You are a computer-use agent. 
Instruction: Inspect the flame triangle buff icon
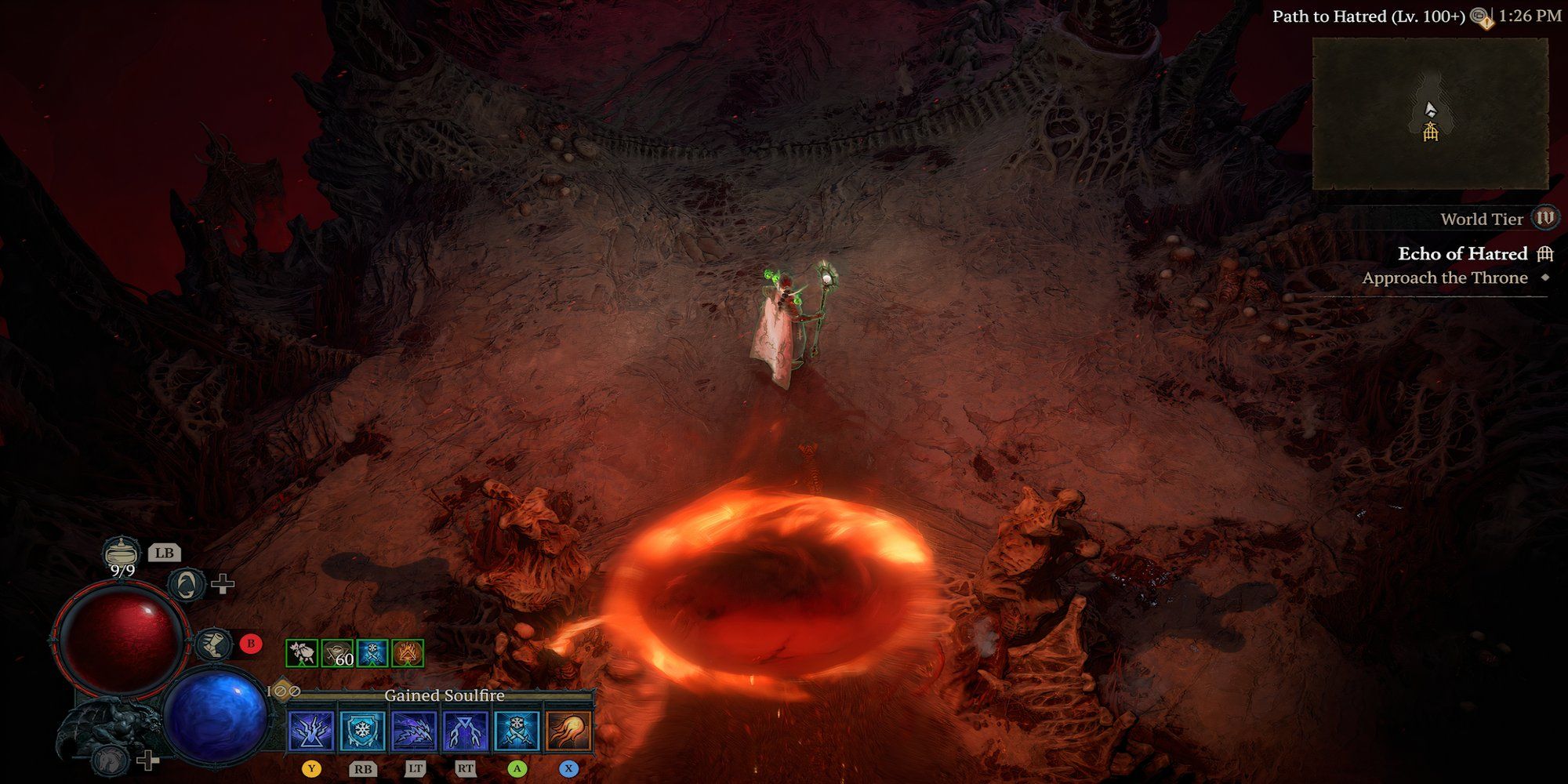408,653
